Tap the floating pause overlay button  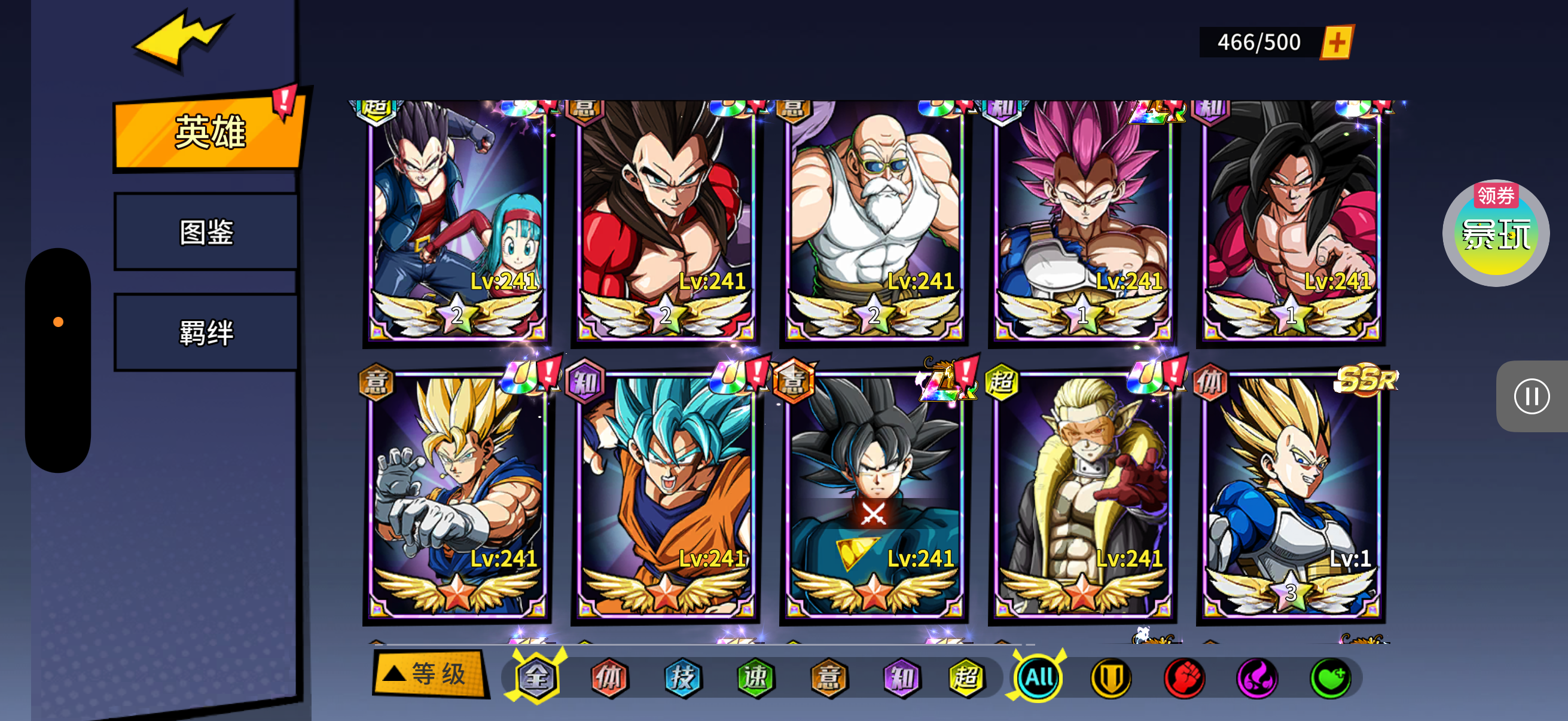coord(1531,397)
